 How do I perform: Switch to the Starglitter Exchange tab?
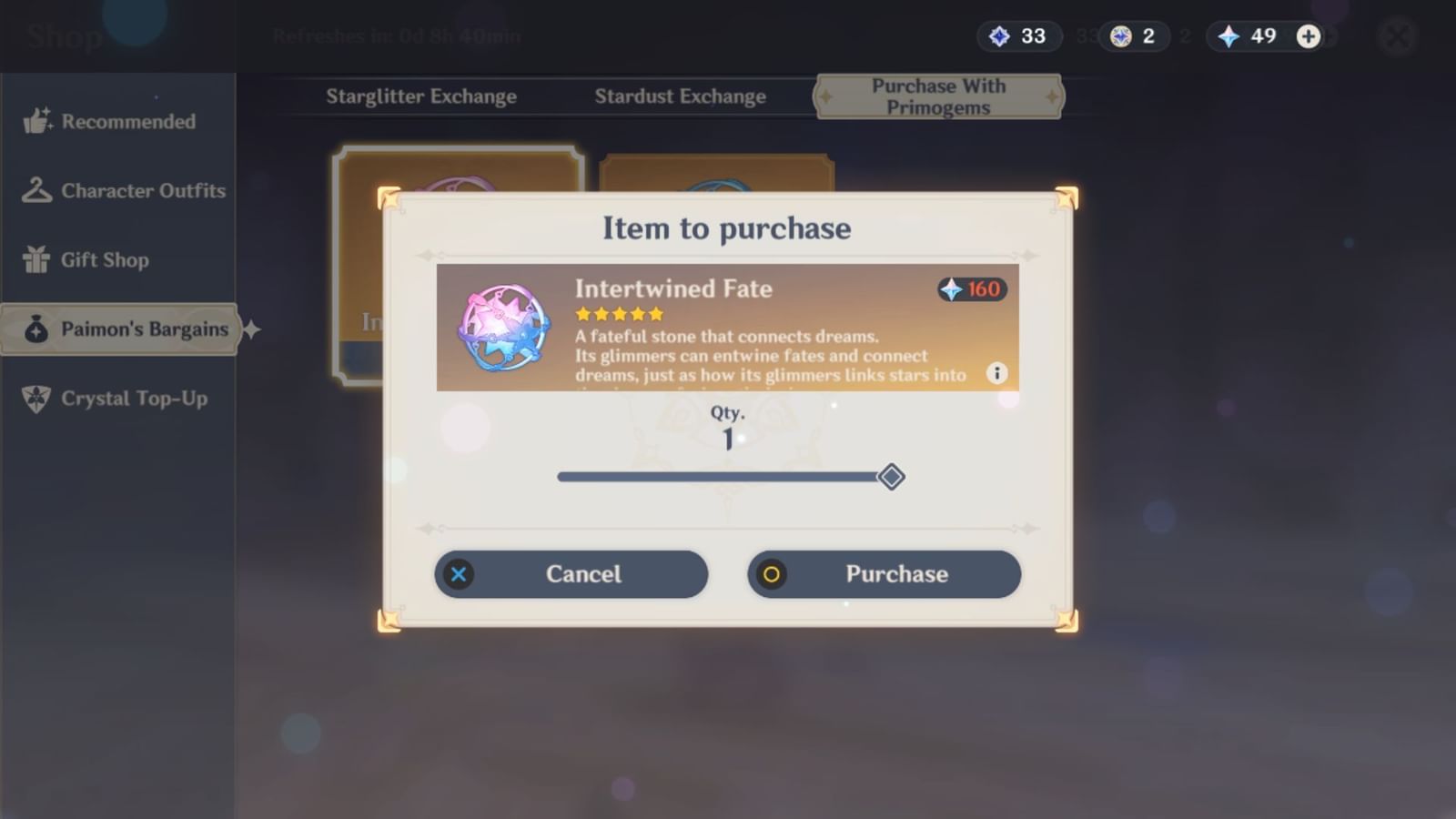(x=422, y=96)
